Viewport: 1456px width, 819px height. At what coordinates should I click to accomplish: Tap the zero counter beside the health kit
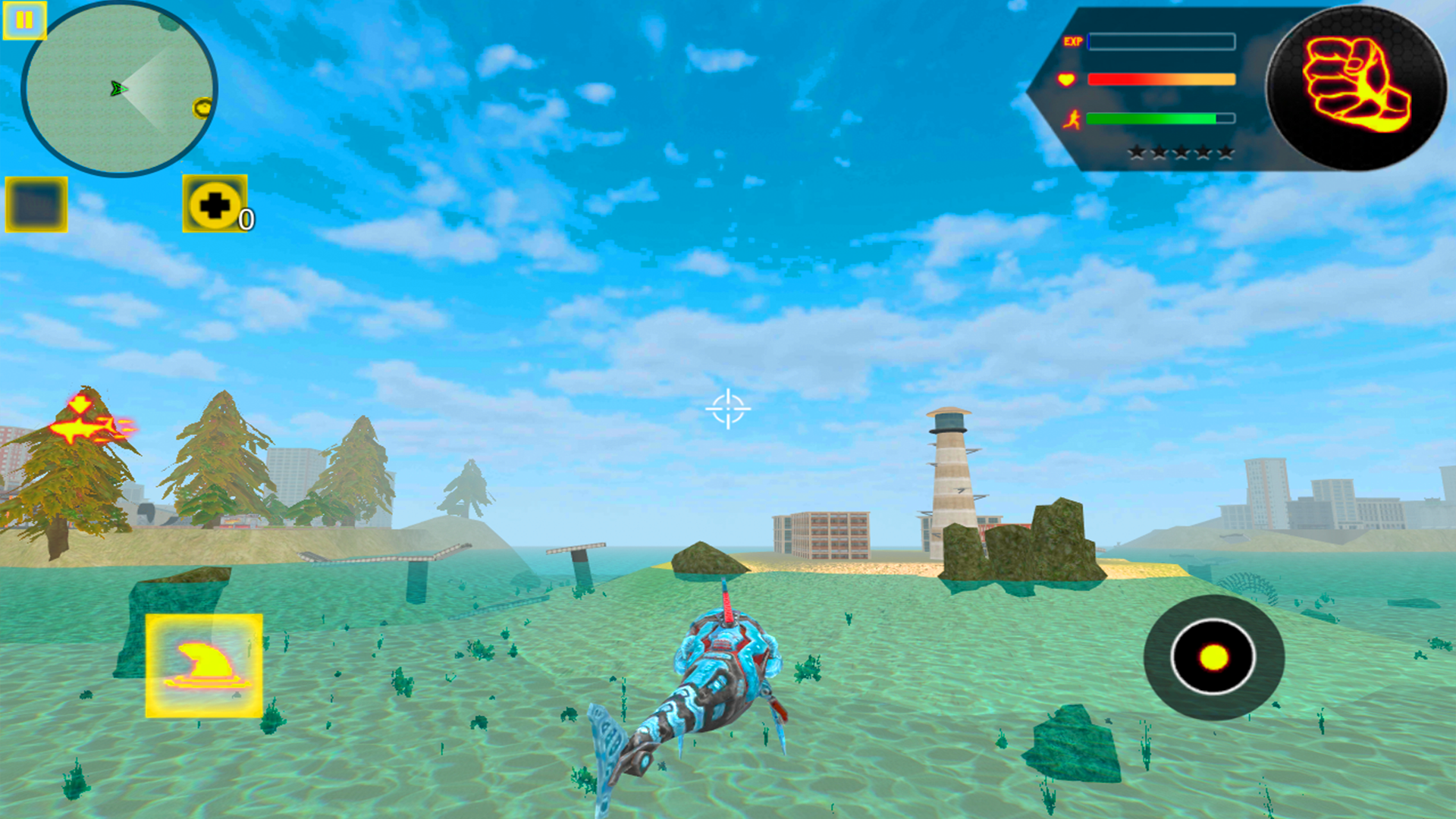[246, 220]
